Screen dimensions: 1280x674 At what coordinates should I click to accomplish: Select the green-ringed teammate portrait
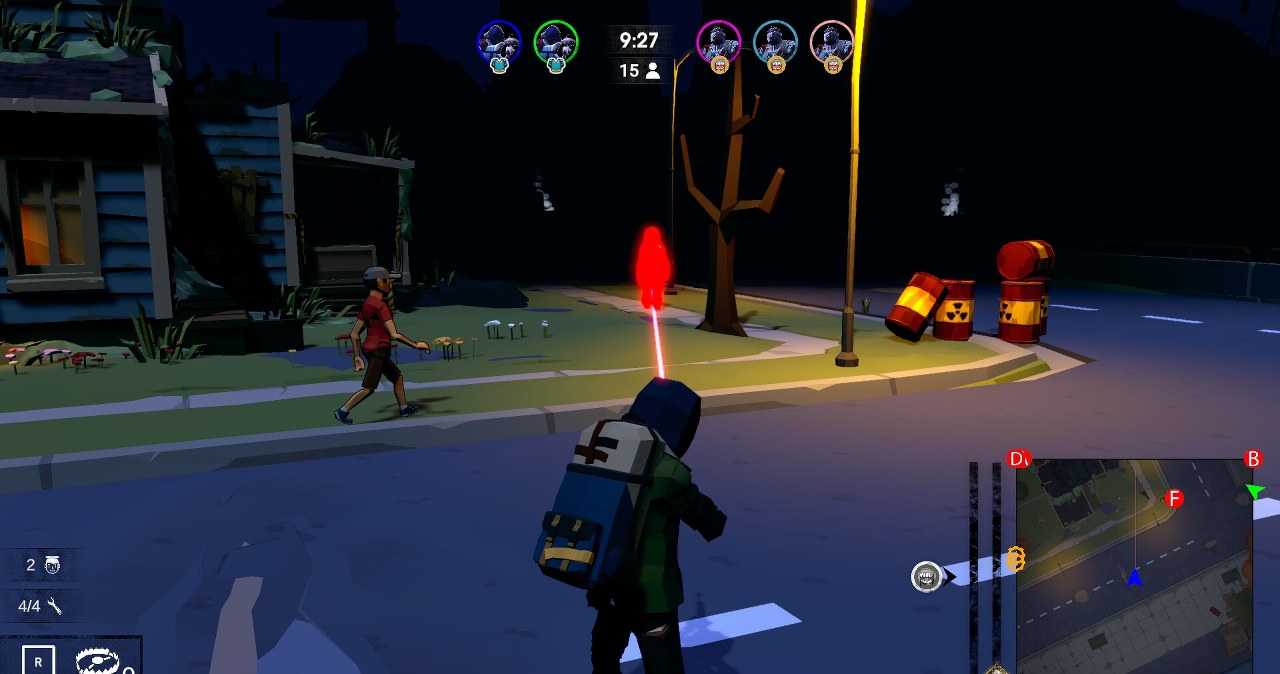point(556,42)
